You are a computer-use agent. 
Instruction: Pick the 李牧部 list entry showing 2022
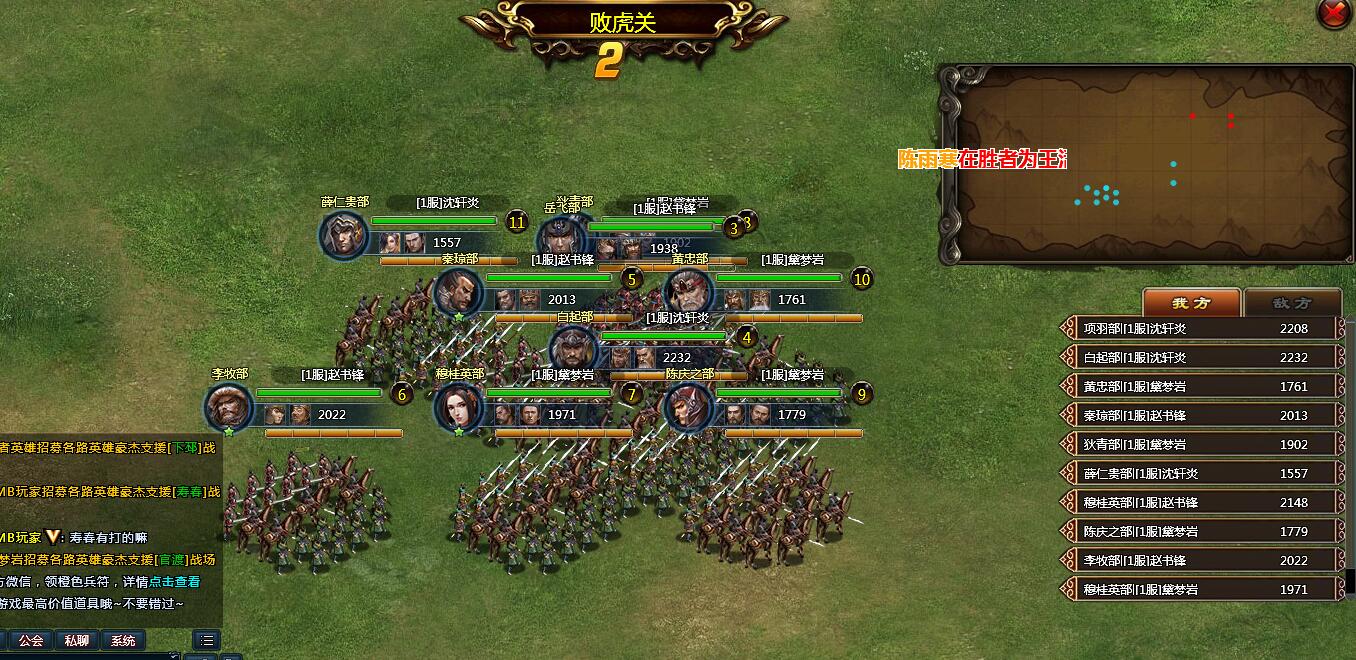click(x=1201, y=560)
